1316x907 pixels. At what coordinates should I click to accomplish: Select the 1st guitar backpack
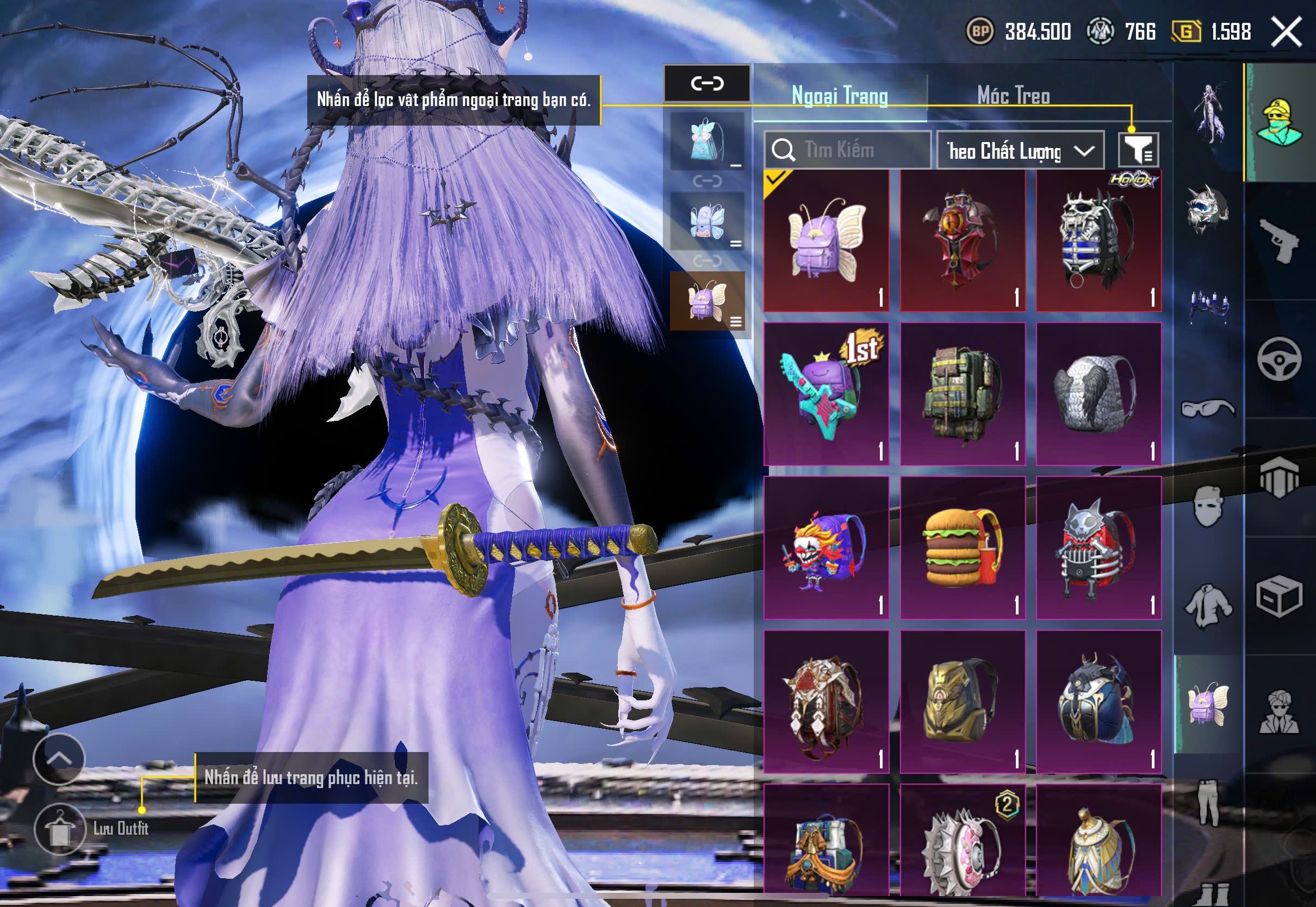(826, 394)
